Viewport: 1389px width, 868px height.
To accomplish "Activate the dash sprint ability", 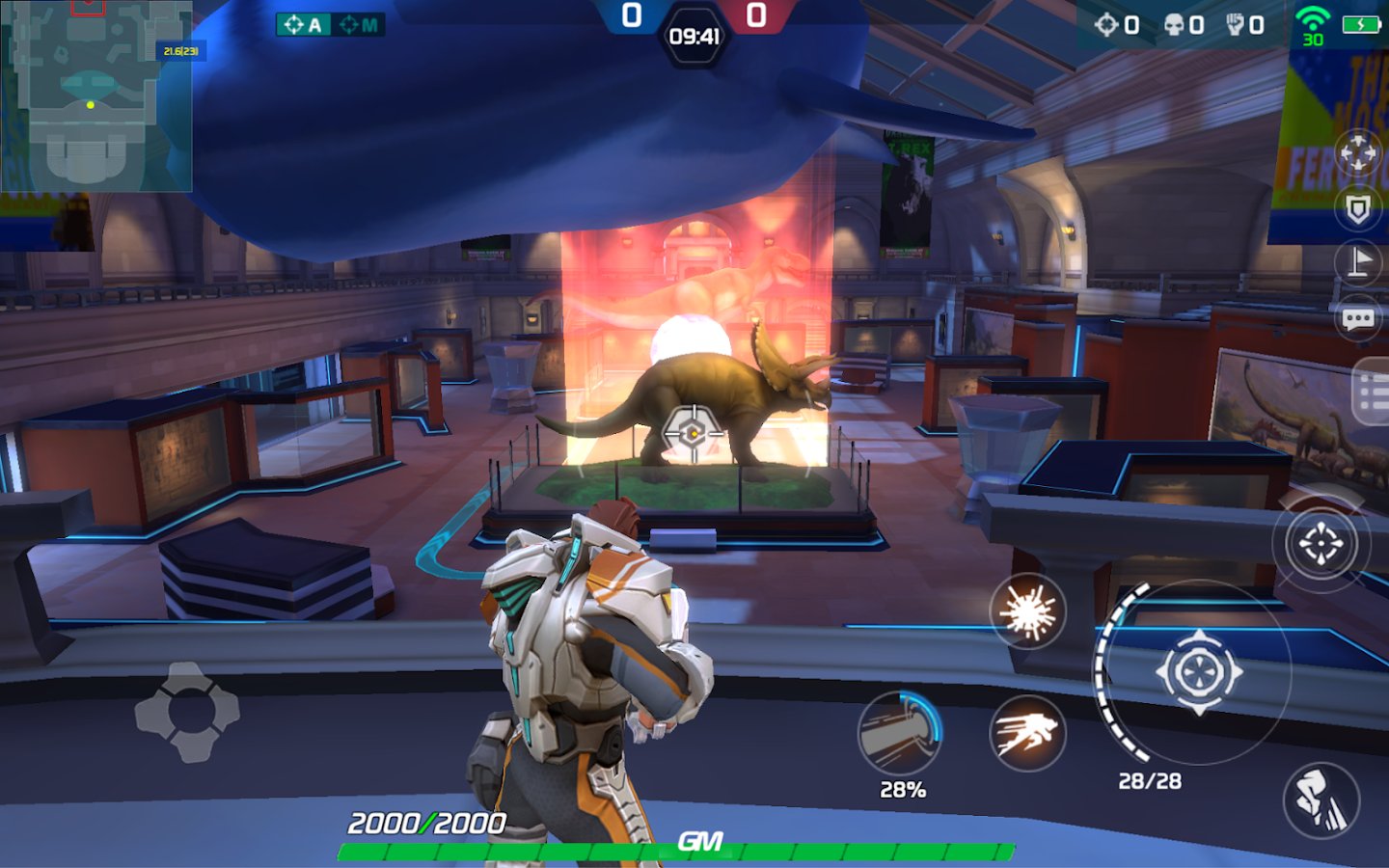I will click(1027, 733).
